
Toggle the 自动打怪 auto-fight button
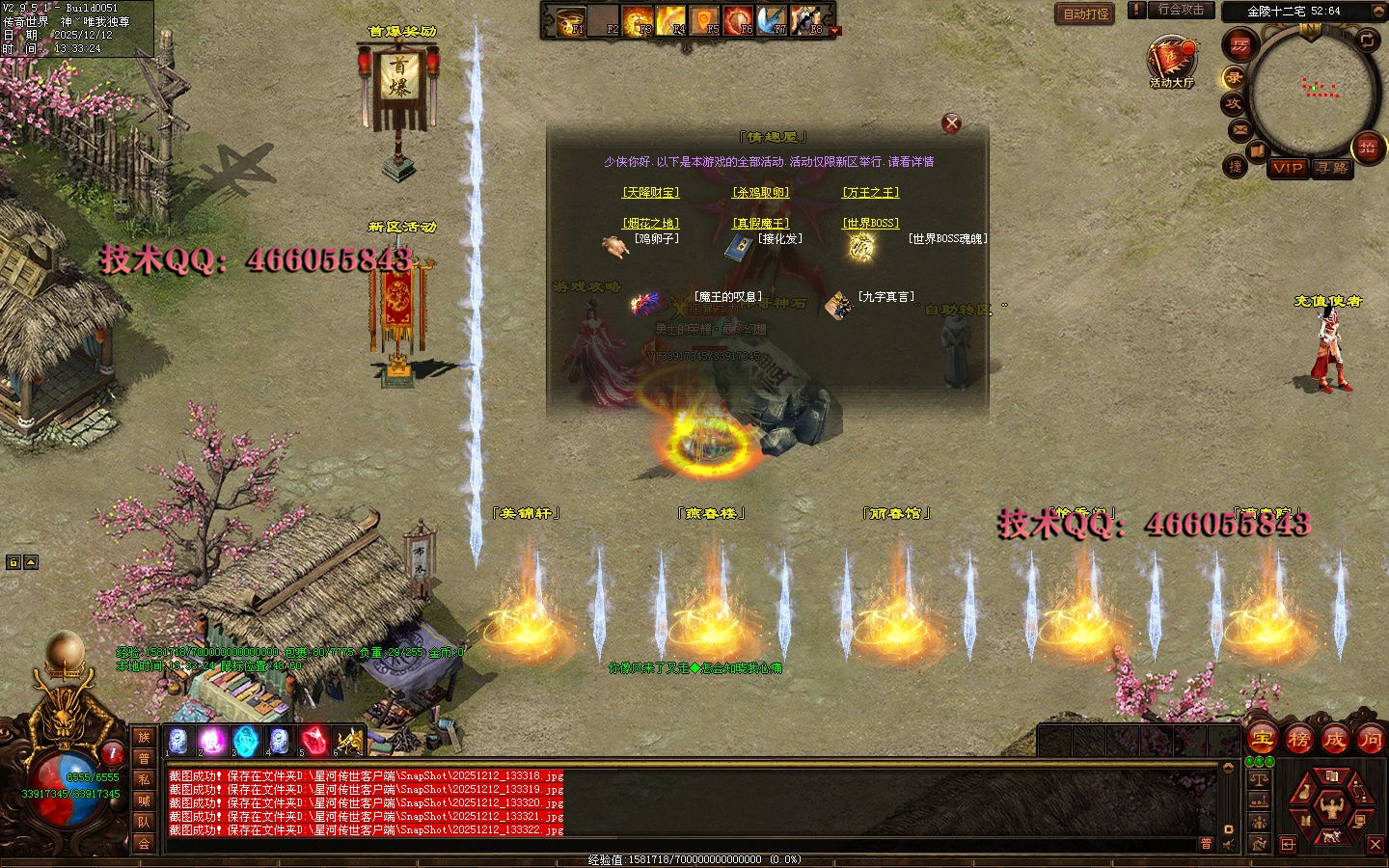coord(1086,14)
